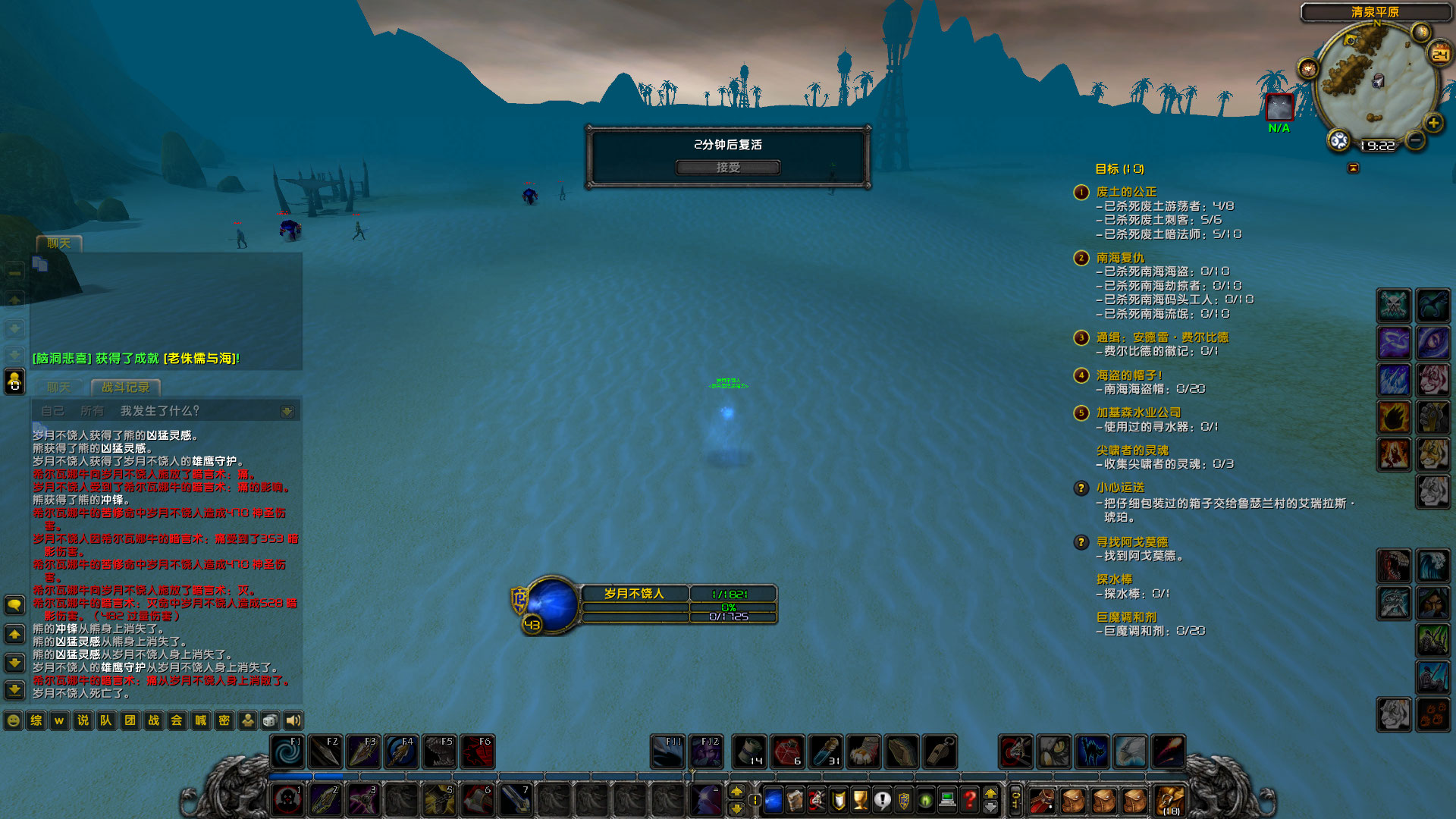
Task: Open dungeon finder via the green eye icon
Action: (924, 799)
